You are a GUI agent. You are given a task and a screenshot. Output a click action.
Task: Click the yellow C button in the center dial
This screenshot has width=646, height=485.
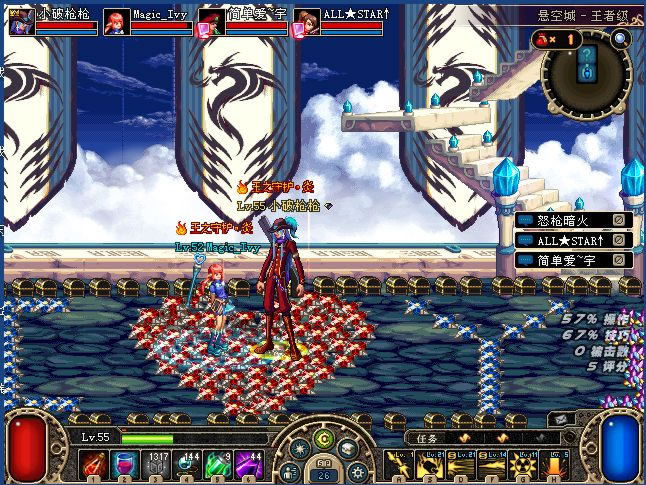[323, 439]
